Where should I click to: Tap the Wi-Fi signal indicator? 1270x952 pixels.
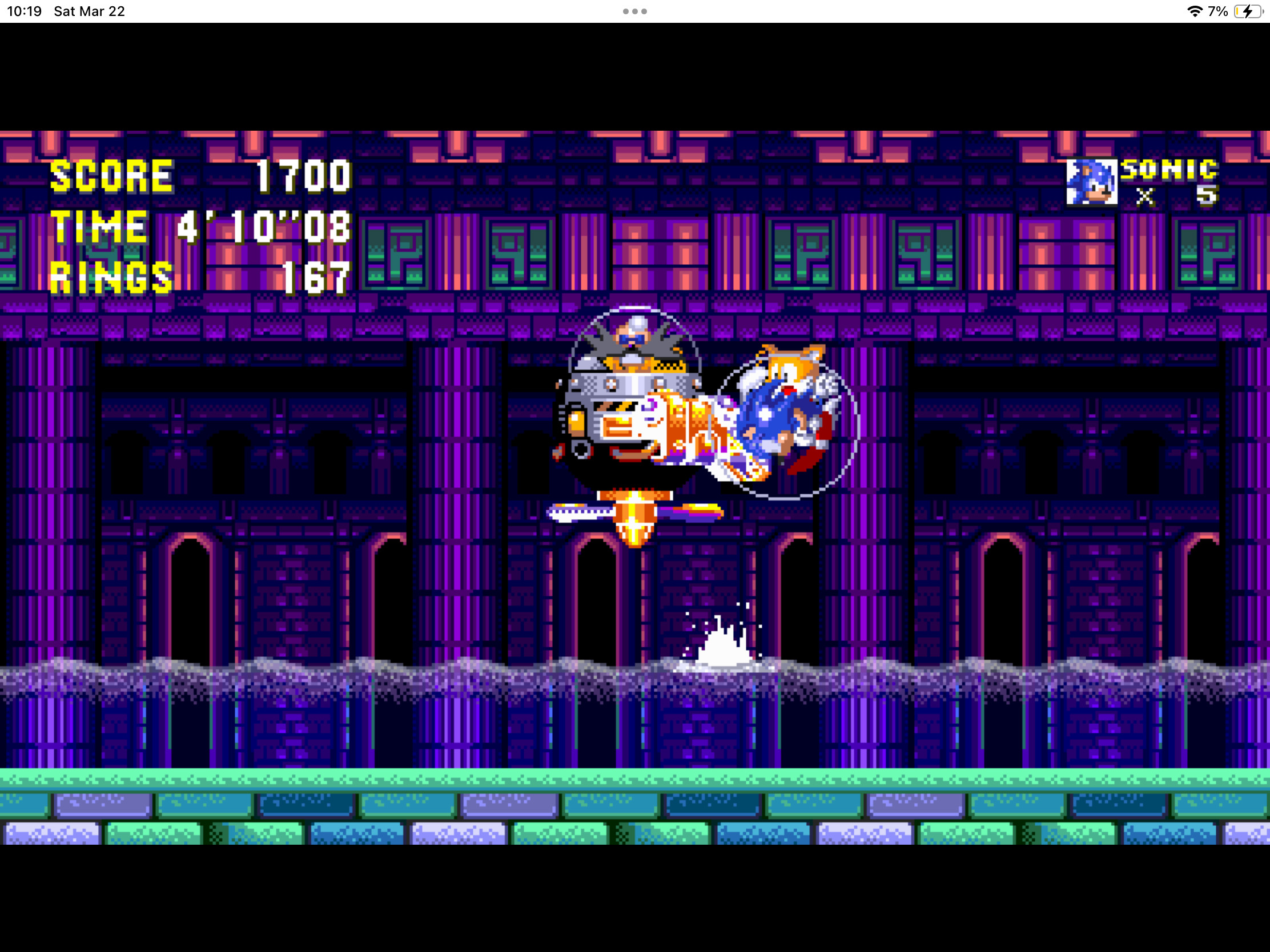point(1195,10)
